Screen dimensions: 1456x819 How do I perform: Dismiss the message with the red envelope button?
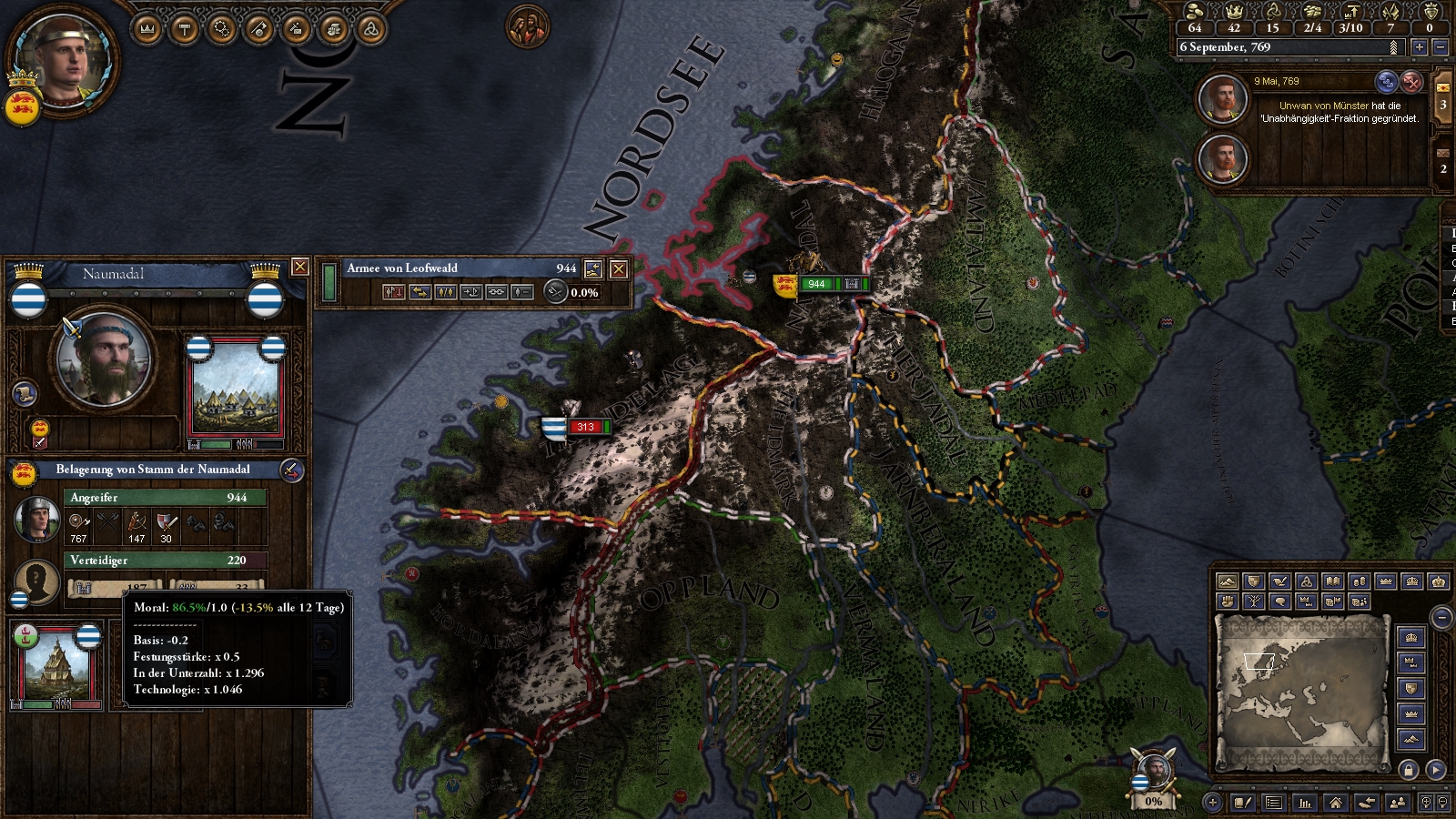tap(1411, 82)
